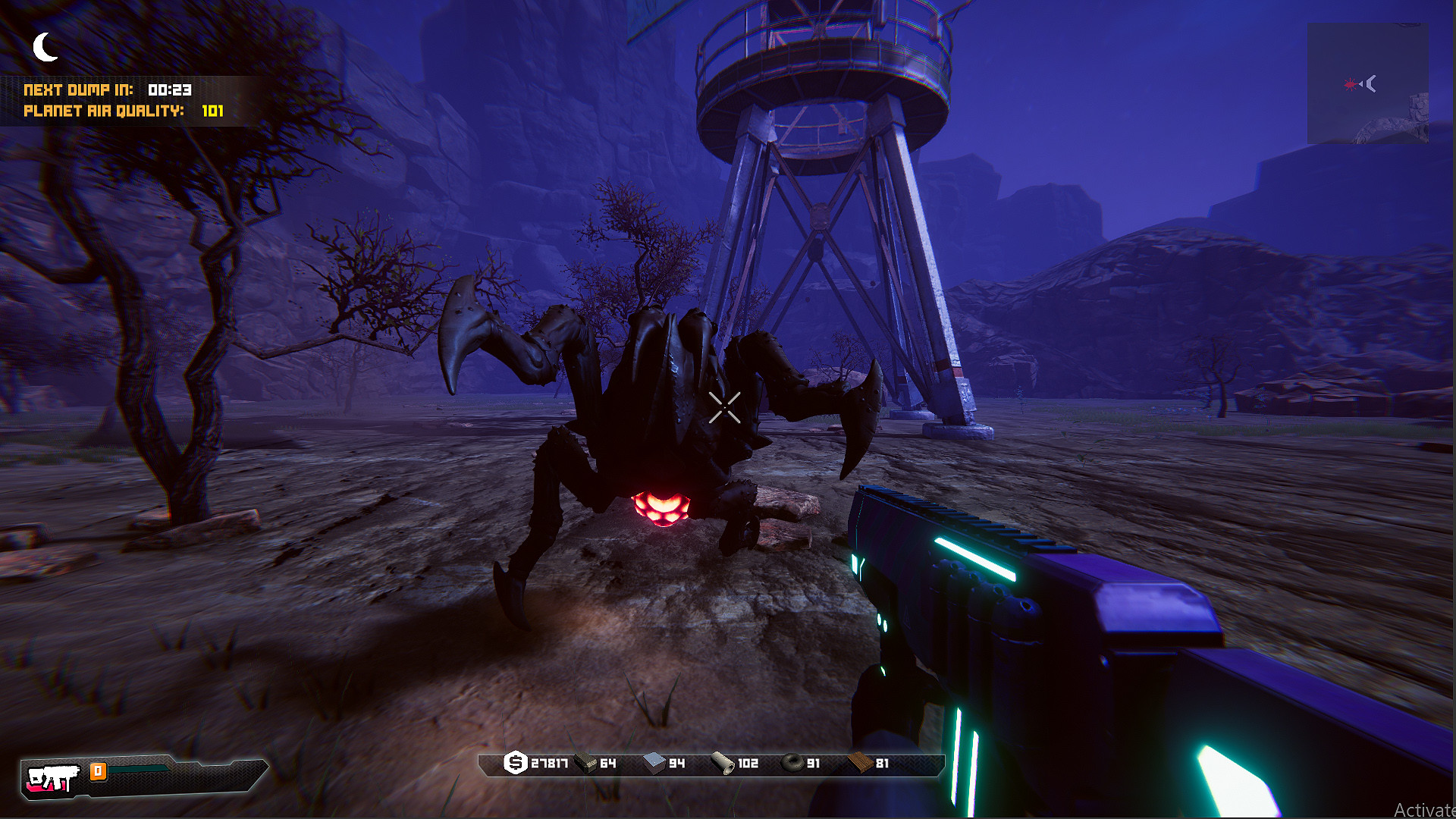The height and width of the screenshot is (819, 1456).
Task: Click the currency amount 27817
Action: pyautogui.click(x=549, y=764)
